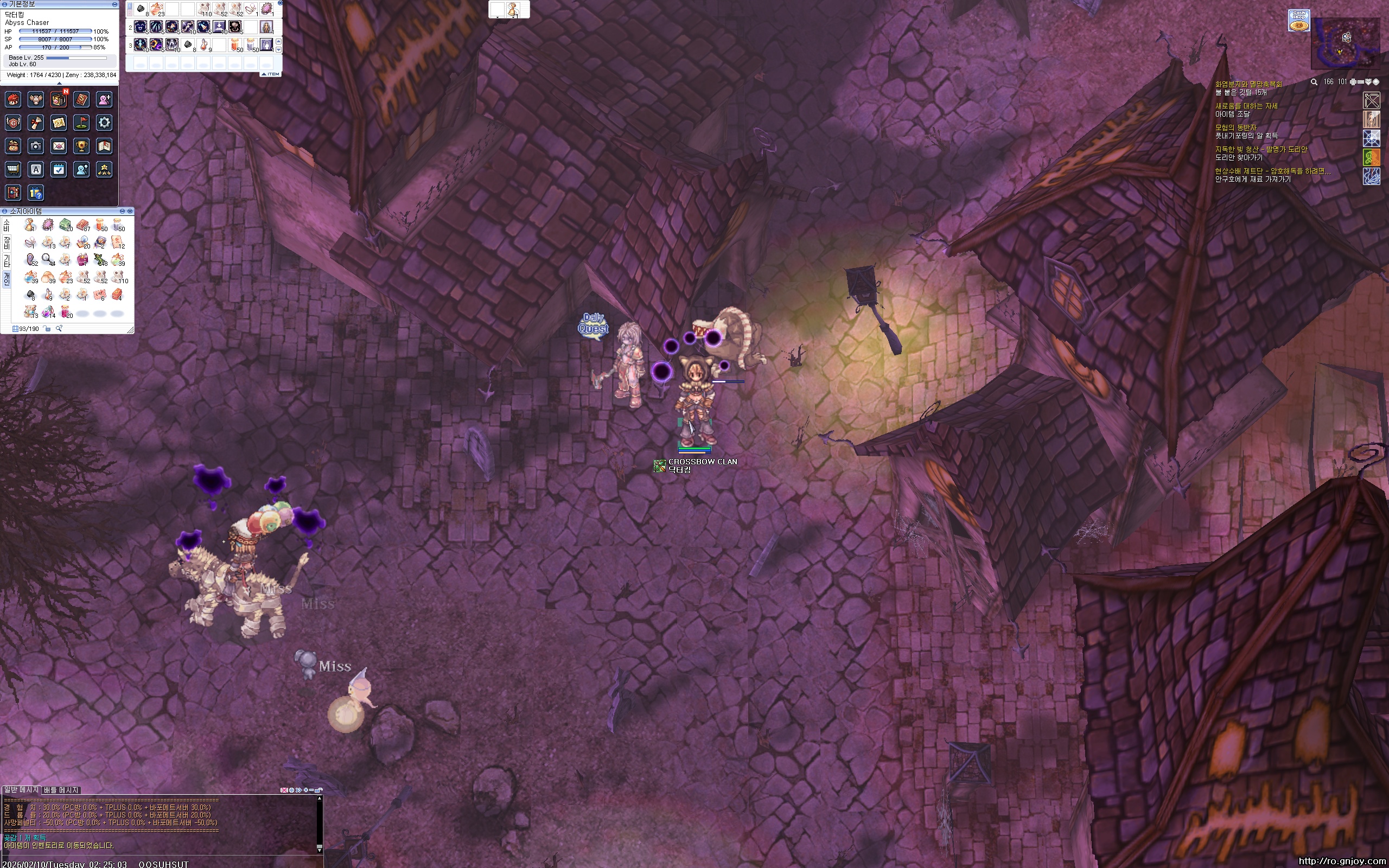1389x868 pixels.
Task: Open the gear-shaped options icon
Action: coord(104,122)
